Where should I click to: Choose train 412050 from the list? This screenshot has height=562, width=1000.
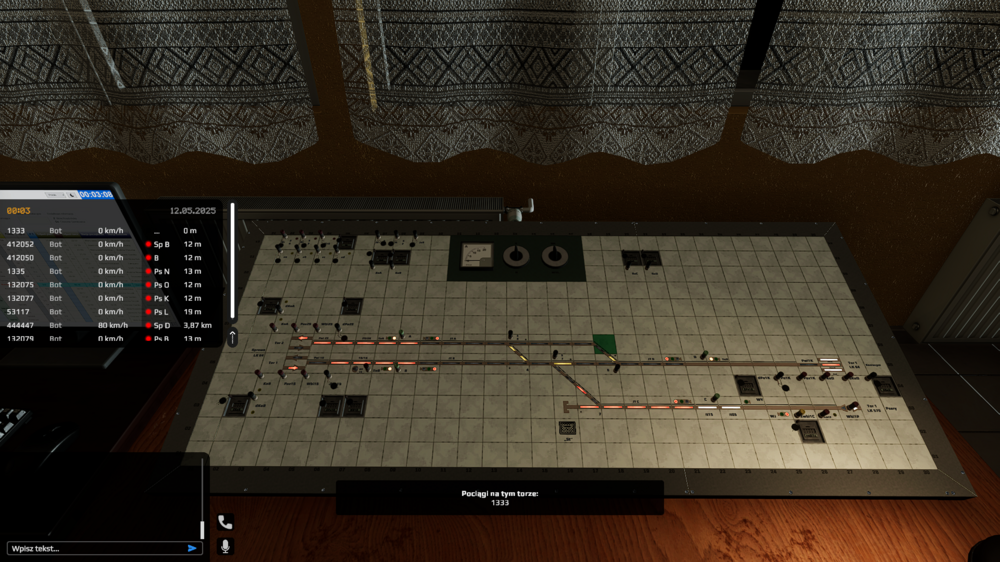21,258
